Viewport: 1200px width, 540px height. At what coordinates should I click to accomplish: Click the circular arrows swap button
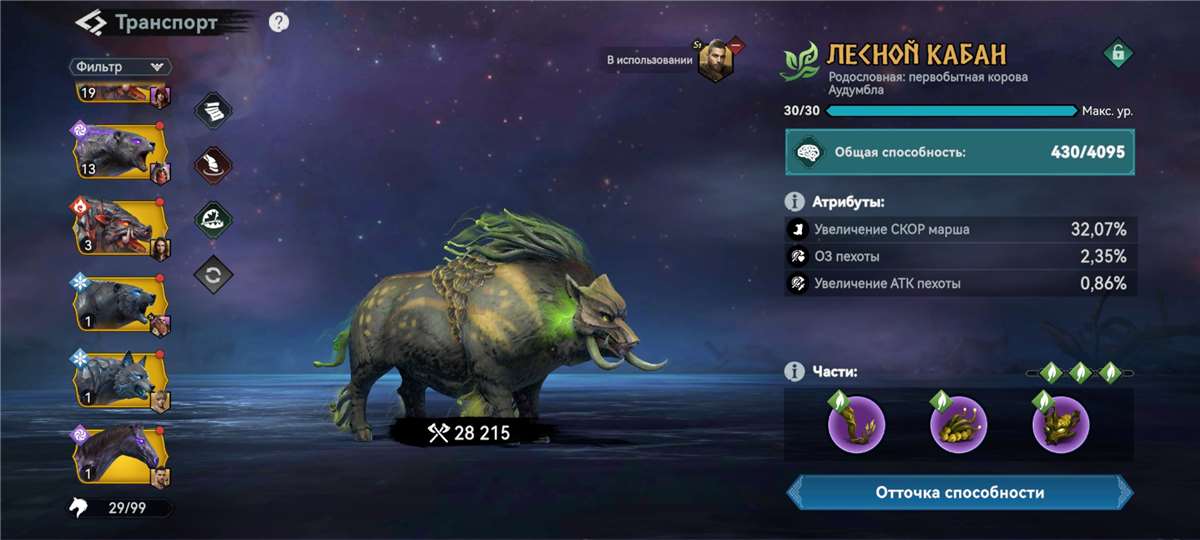[x=211, y=273]
